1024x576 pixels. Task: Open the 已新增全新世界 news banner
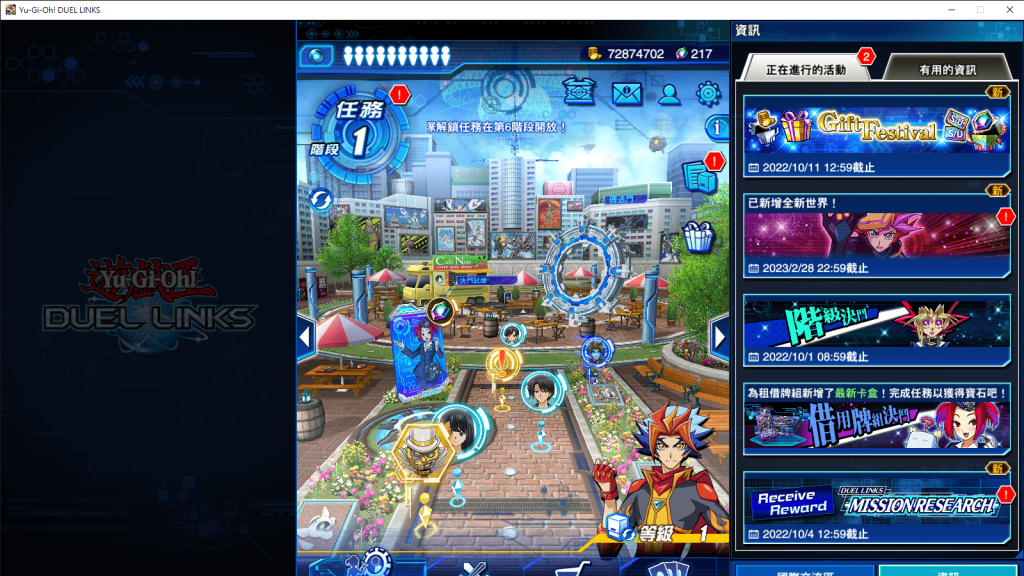[x=876, y=234]
